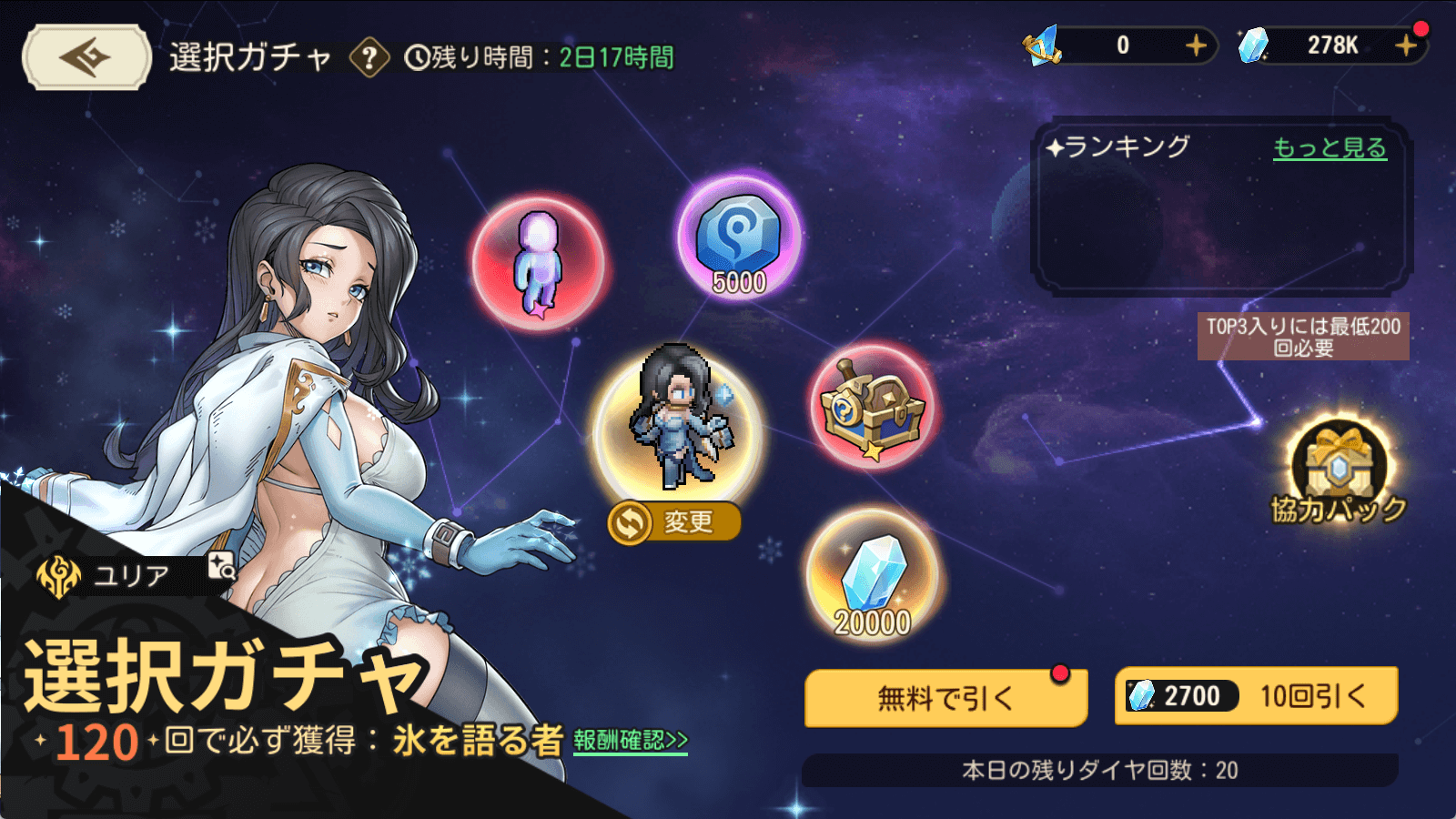Pull 10 times for 2700 diamonds
This screenshot has height=819, width=1456.
[1256, 696]
